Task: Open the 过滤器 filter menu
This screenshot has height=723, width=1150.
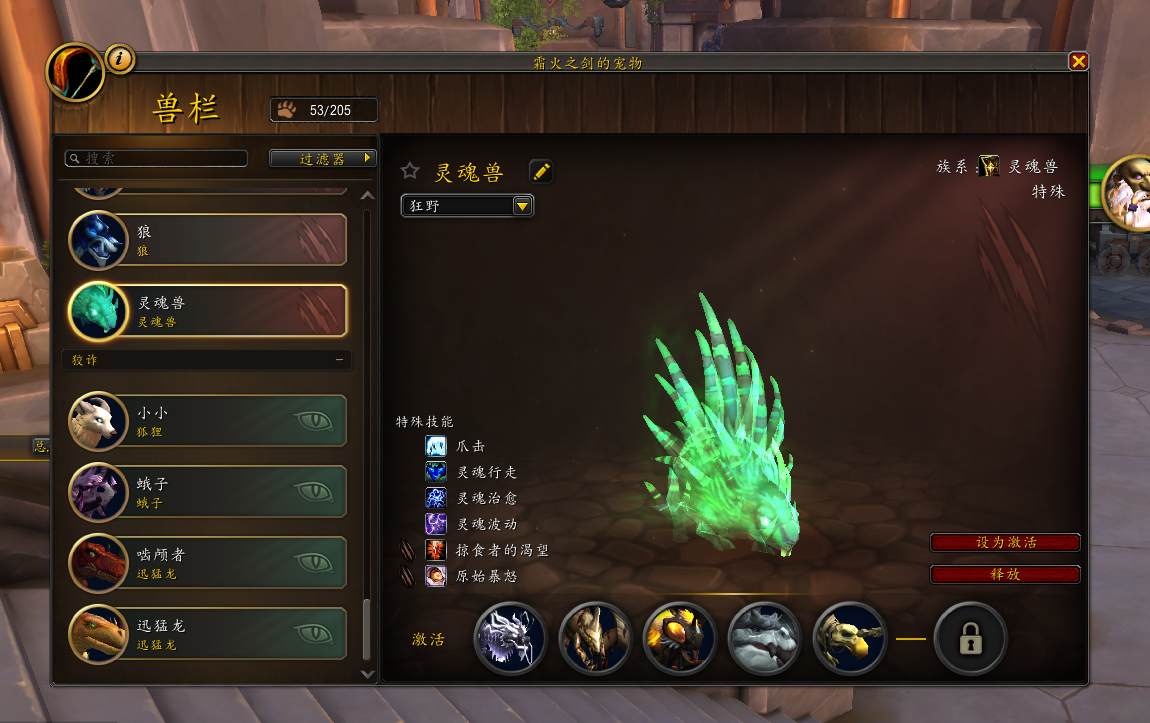Action: (323, 159)
